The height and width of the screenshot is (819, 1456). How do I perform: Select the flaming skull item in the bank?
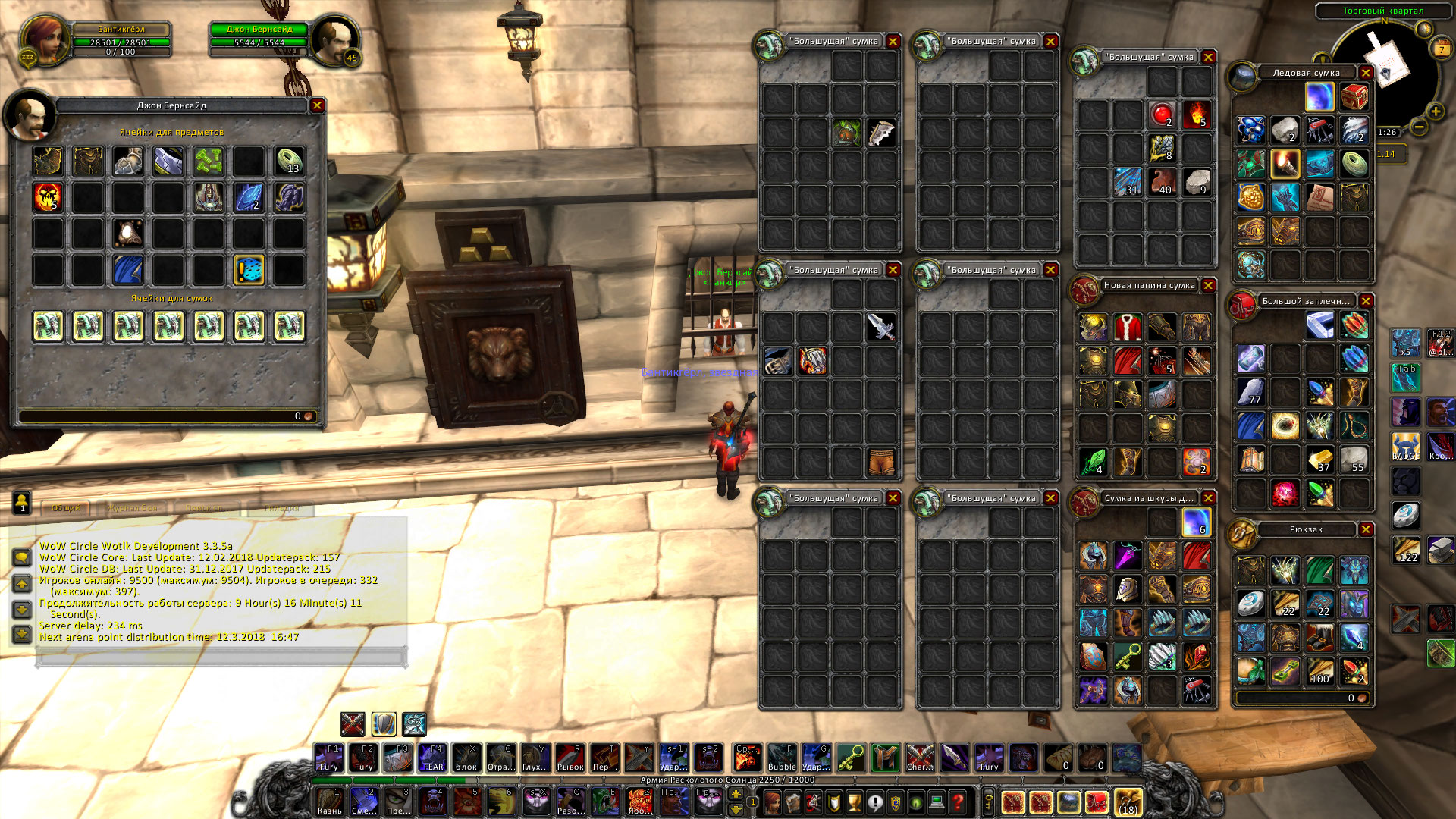48,197
